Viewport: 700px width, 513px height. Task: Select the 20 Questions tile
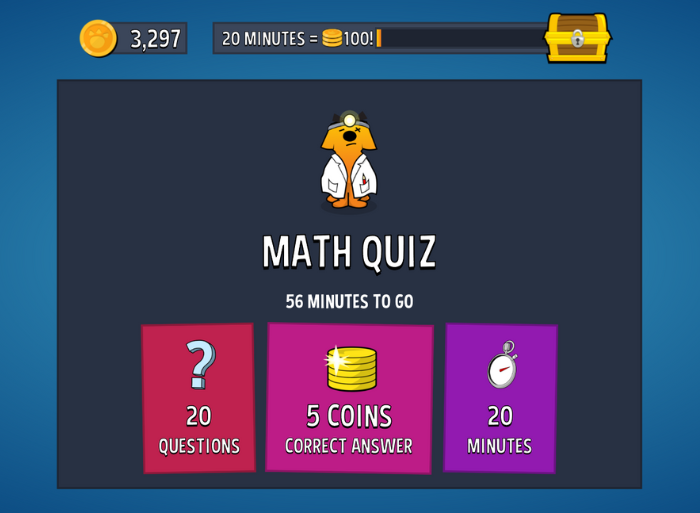198,398
